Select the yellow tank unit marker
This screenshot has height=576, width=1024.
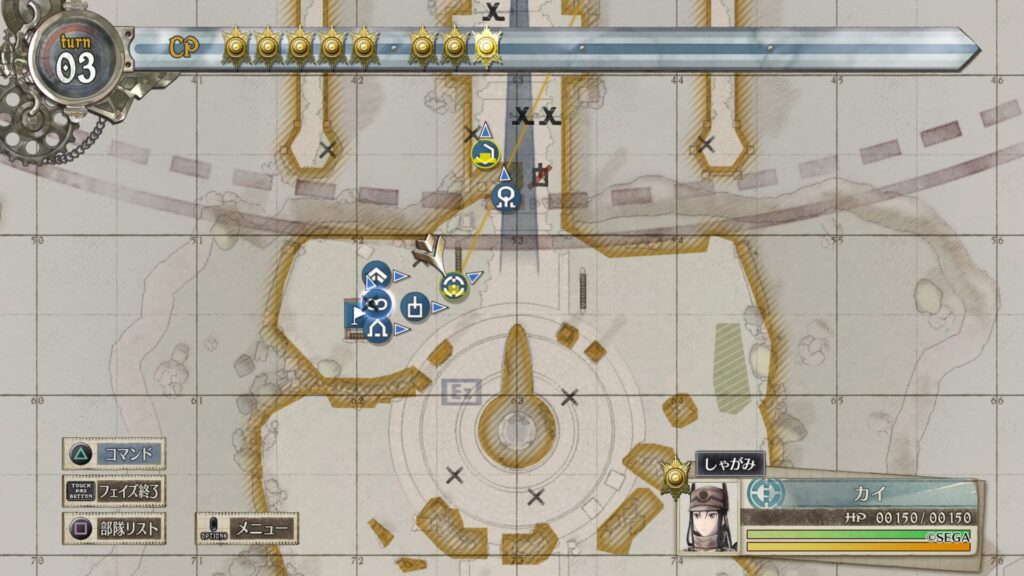(x=486, y=154)
